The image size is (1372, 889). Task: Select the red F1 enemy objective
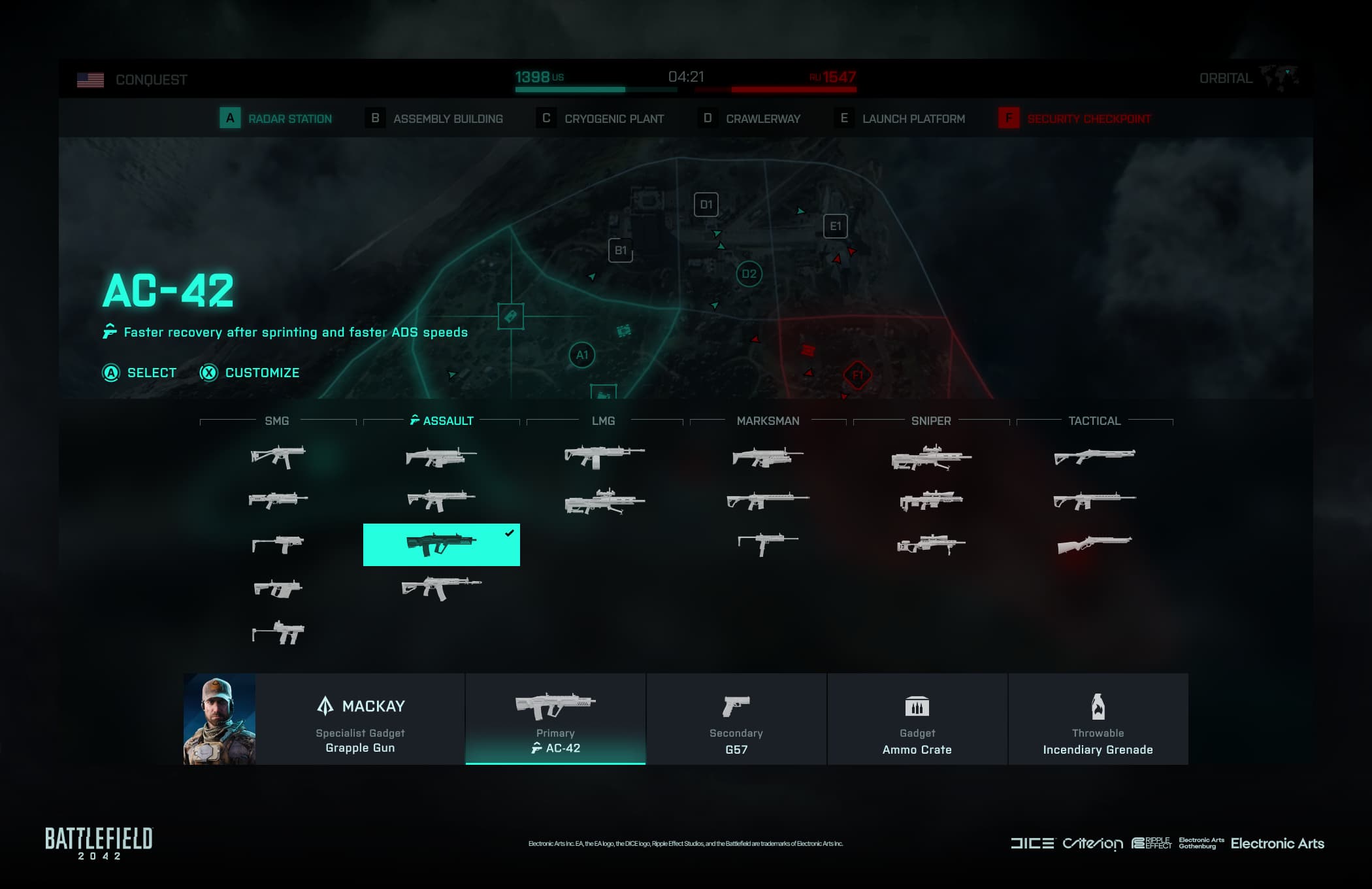tap(857, 375)
